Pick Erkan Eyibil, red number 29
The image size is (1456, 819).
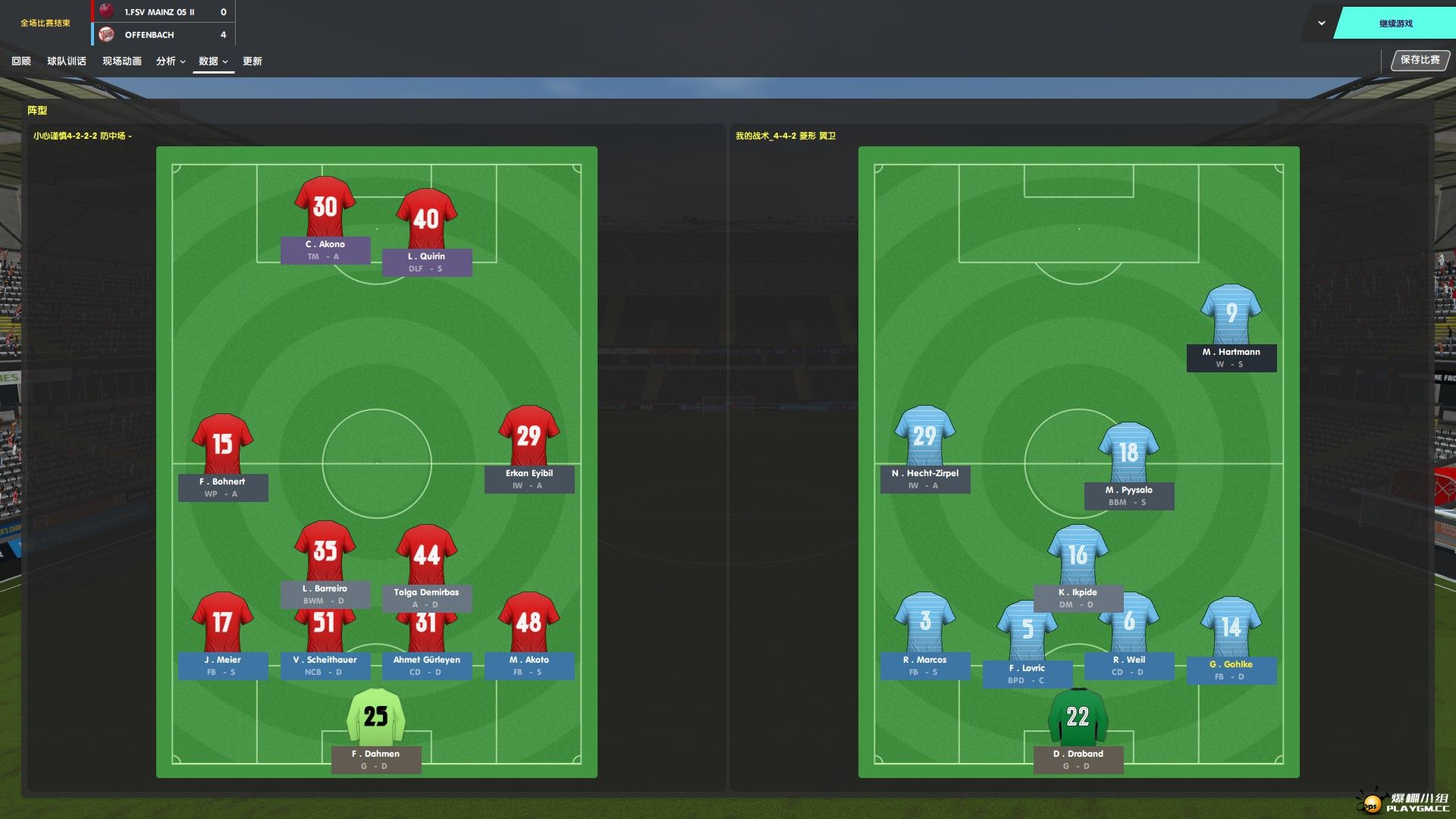point(529,435)
